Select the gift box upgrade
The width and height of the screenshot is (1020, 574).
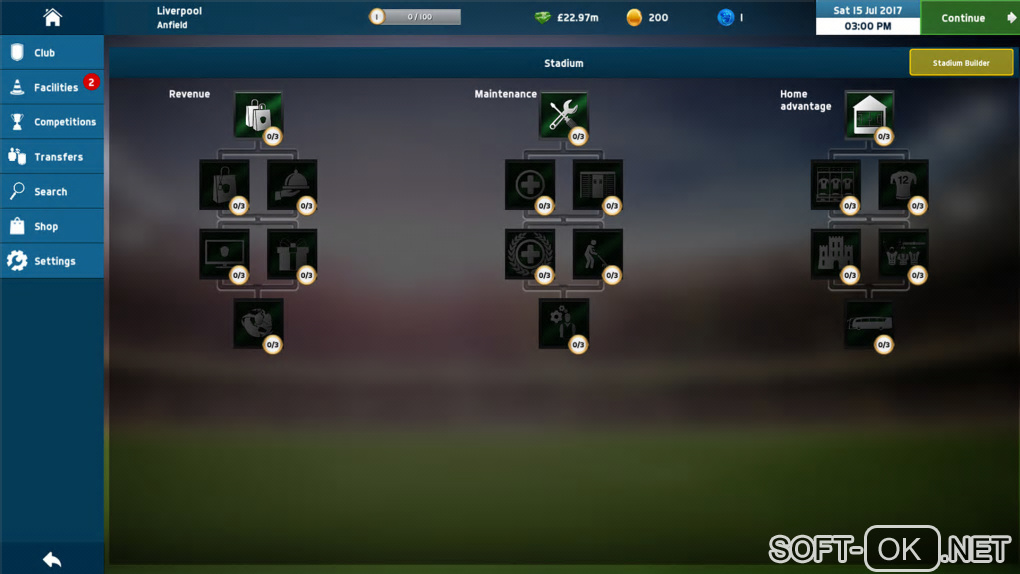292,254
